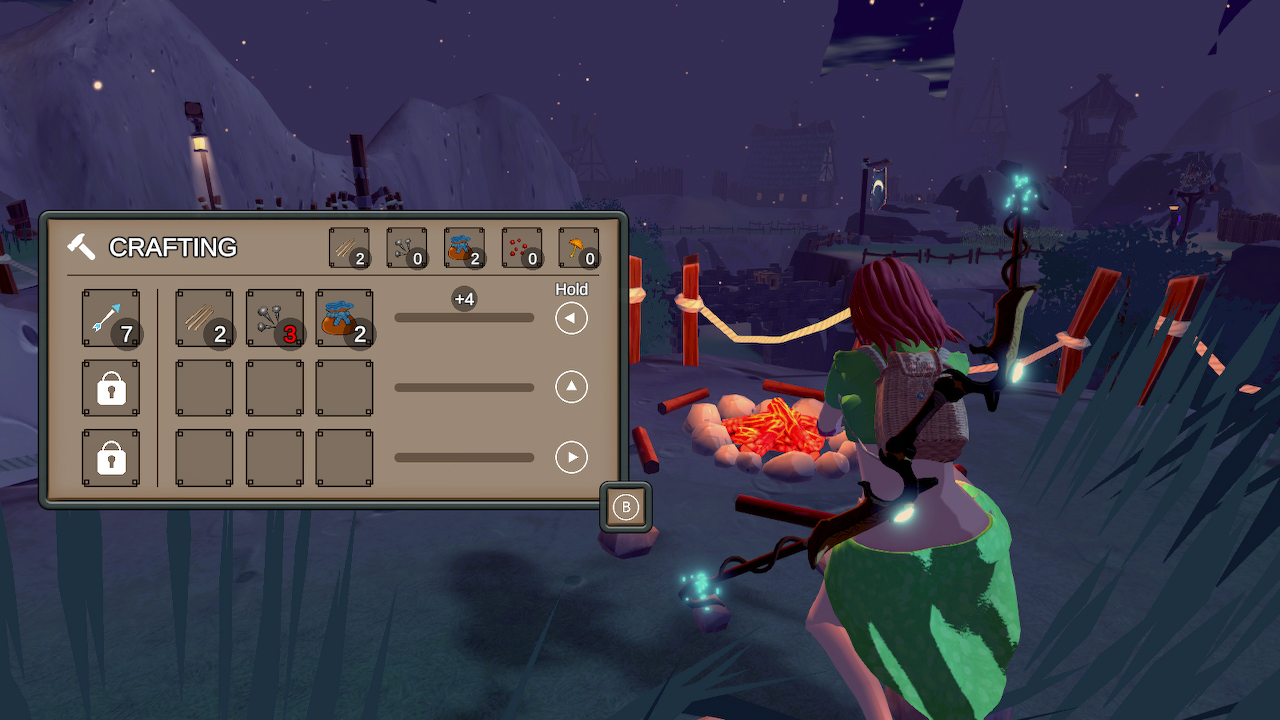Click the red berries inventory icon
The image size is (1280, 720).
point(521,247)
